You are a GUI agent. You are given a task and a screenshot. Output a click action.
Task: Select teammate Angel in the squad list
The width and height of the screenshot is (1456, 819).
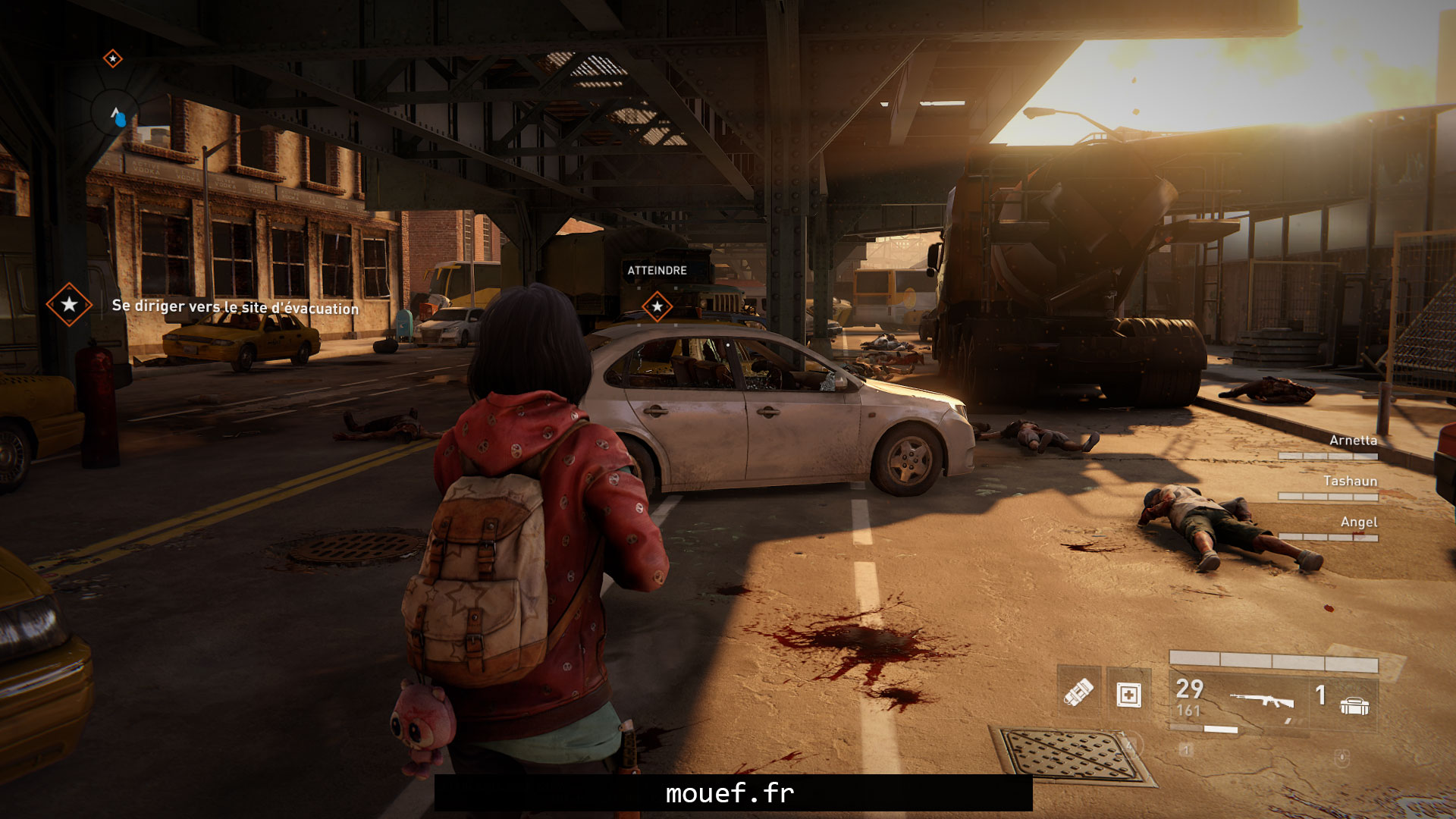coord(1358,522)
